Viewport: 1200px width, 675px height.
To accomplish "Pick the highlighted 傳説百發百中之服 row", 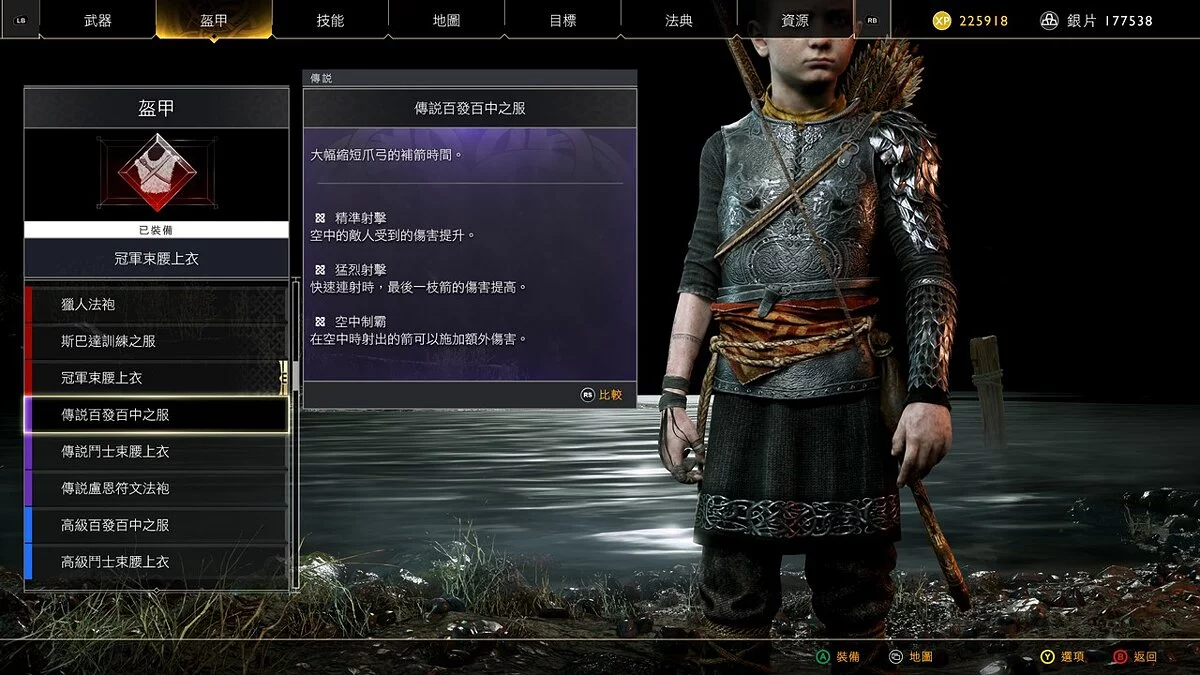I will click(157, 414).
